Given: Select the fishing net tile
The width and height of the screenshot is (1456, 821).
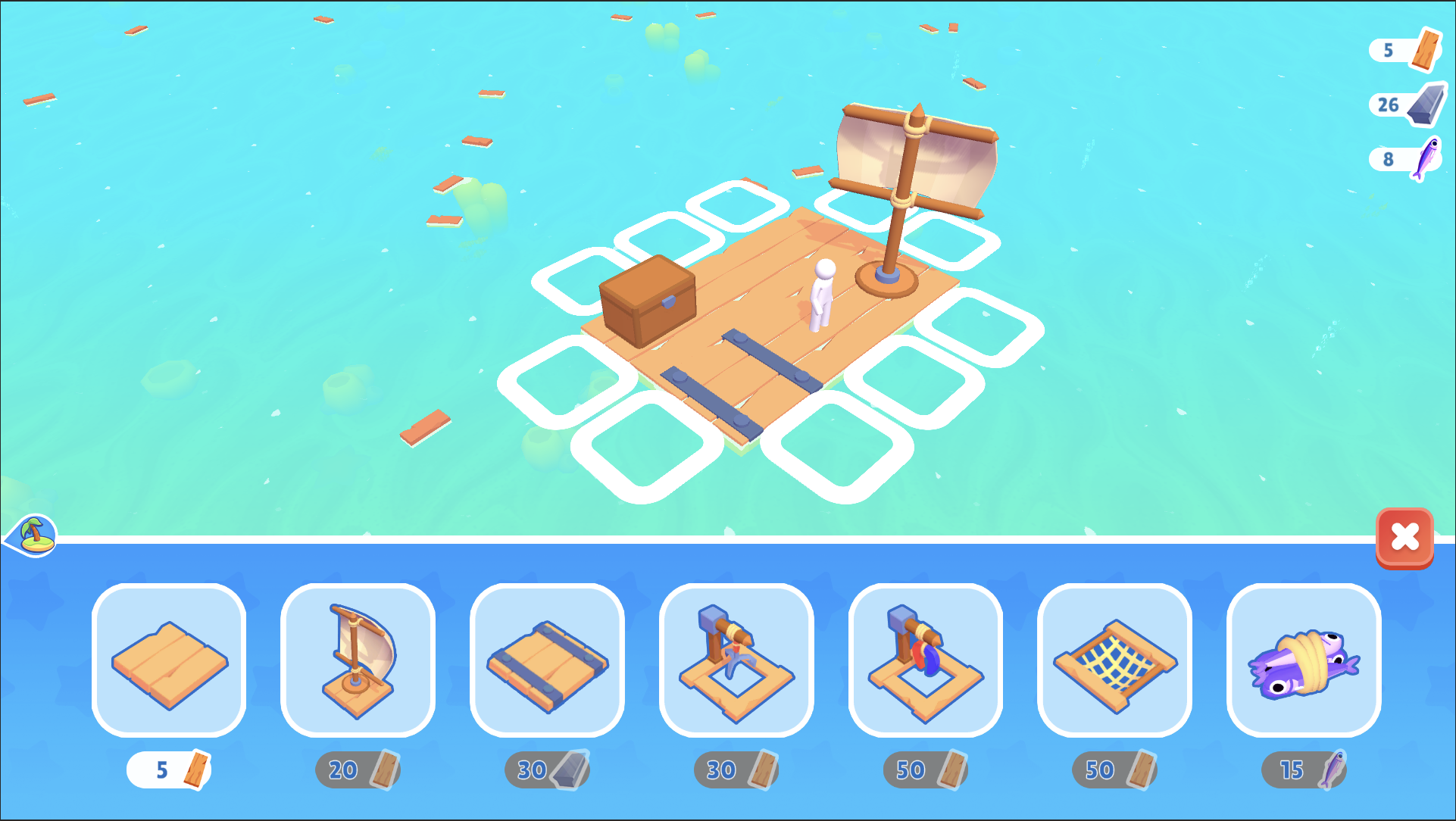Looking at the screenshot, I should tap(1114, 659).
